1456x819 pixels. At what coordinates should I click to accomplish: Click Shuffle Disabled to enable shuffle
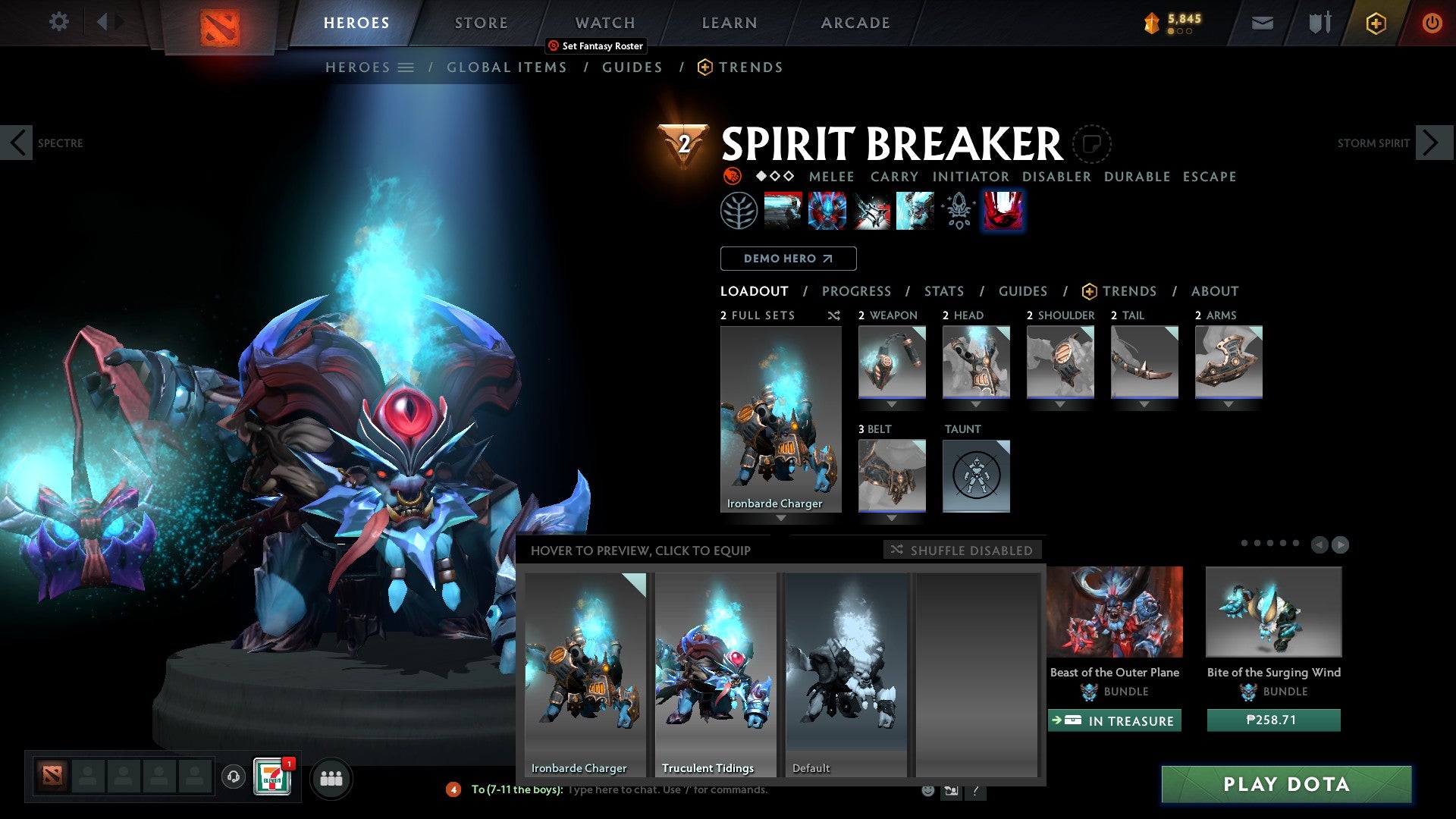(962, 551)
